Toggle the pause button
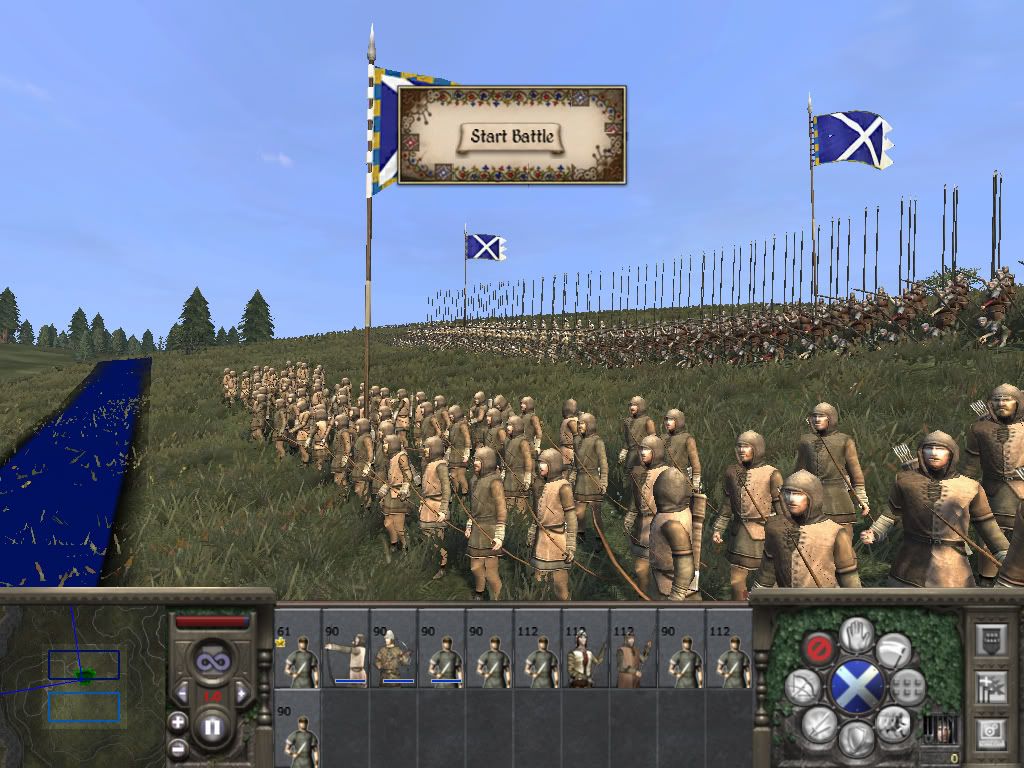 [211, 727]
